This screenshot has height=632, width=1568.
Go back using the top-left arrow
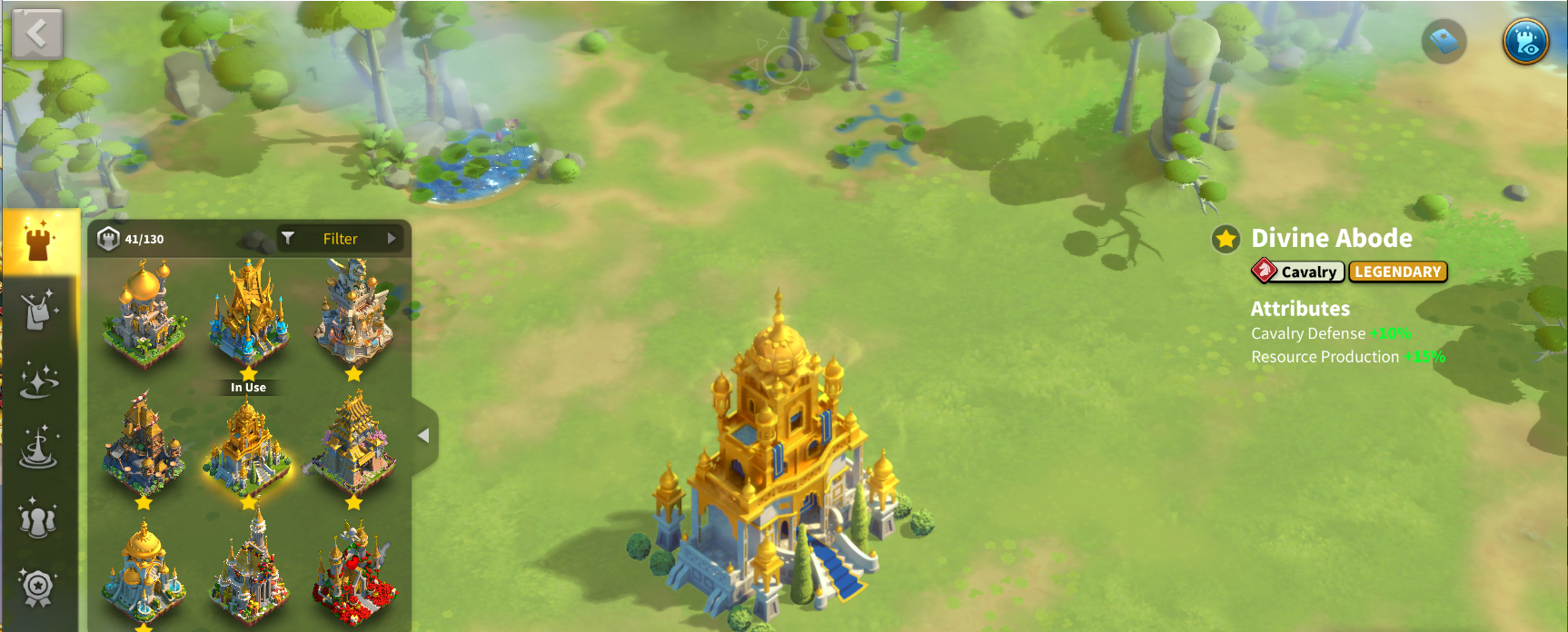[37, 35]
